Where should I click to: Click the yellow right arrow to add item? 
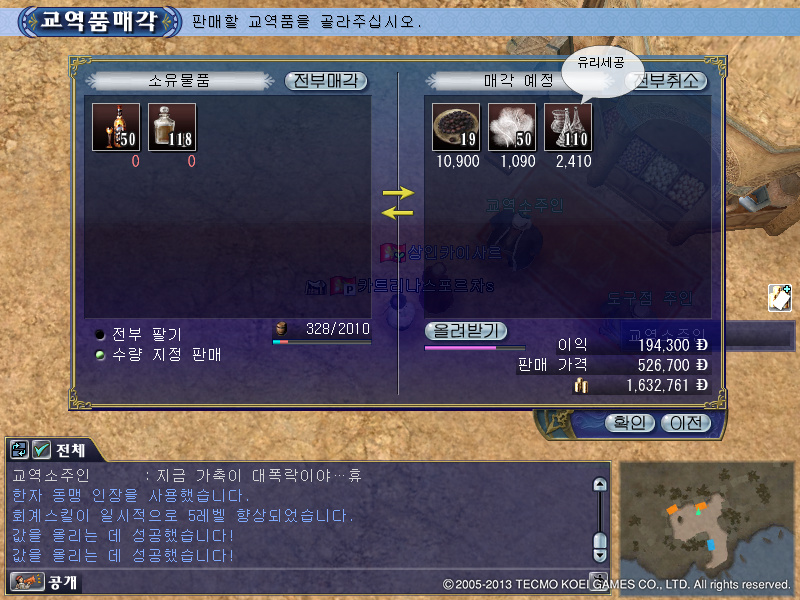point(398,191)
